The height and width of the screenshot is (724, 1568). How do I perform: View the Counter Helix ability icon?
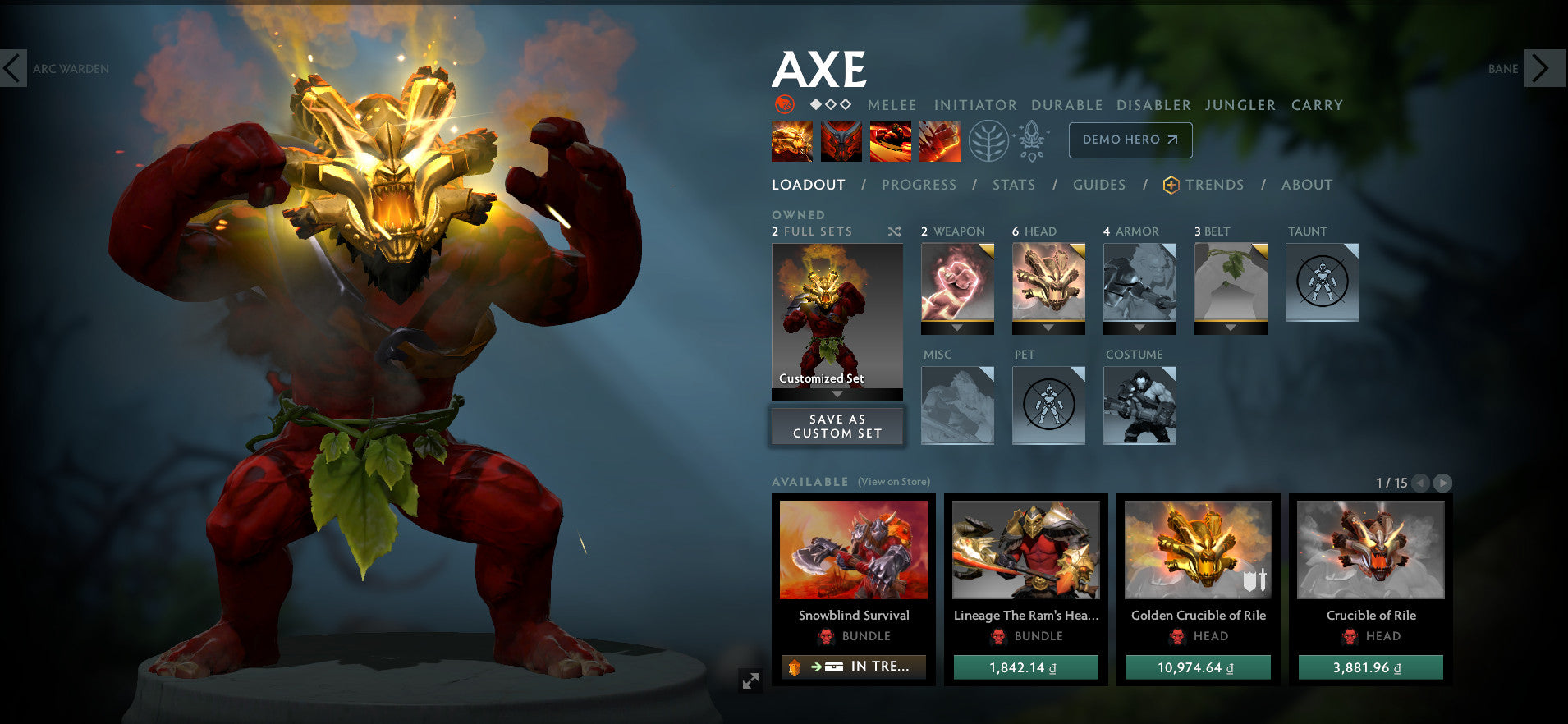pyautogui.click(x=890, y=140)
